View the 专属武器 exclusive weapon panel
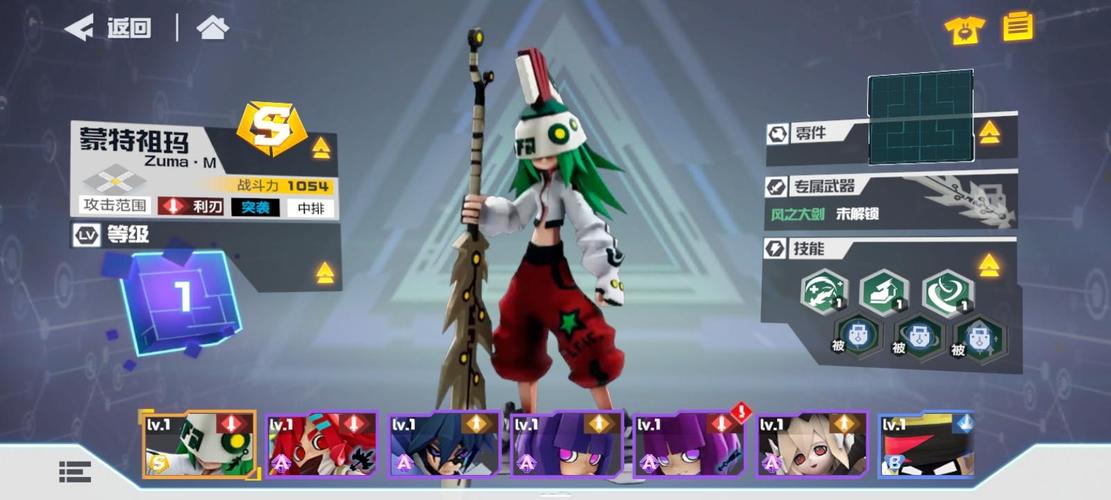Viewport: 1111px width, 500px height. [890, 200]
